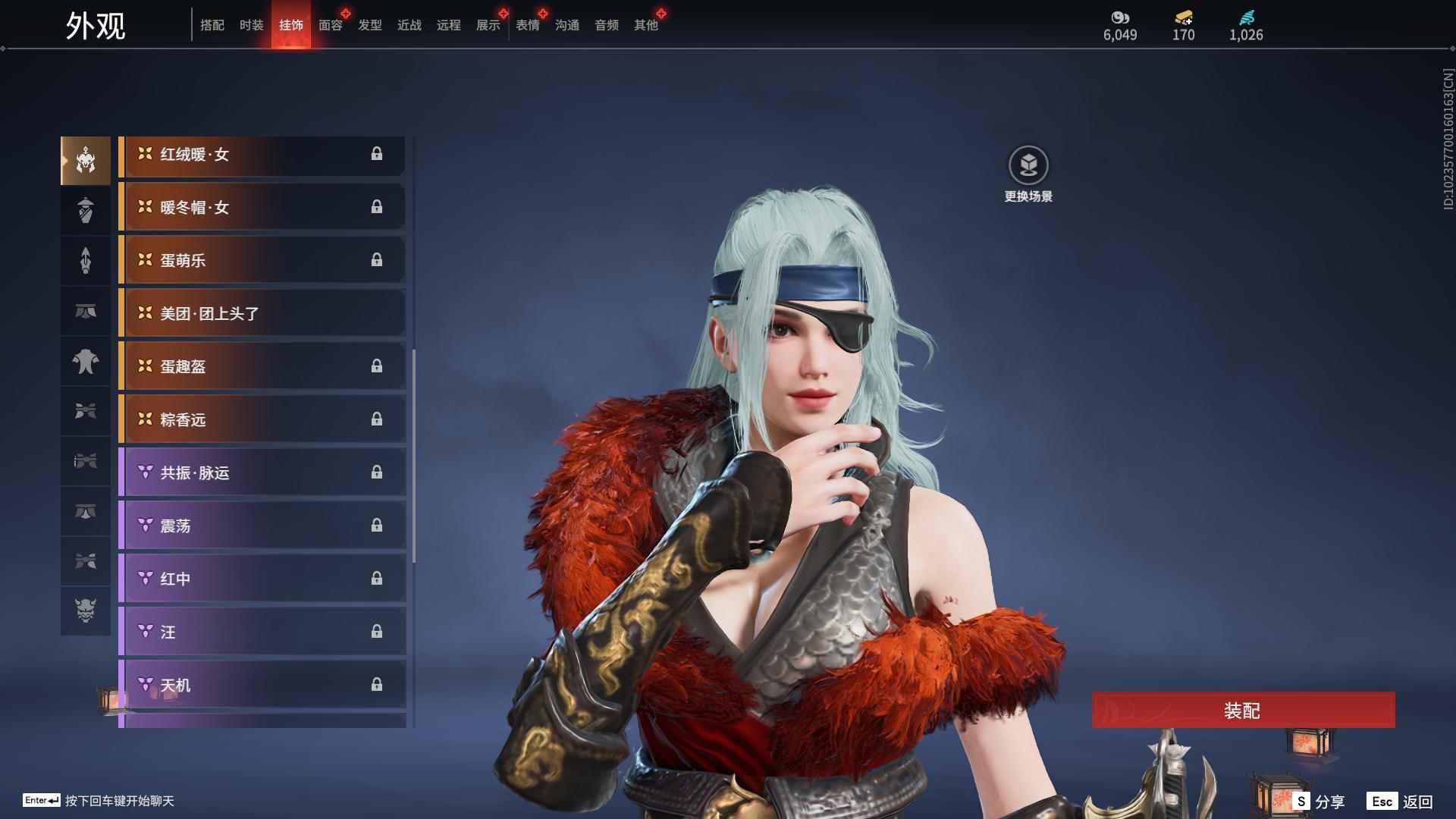Select the 其他 tab
The image size is (1456, 819).
(645, 25)
